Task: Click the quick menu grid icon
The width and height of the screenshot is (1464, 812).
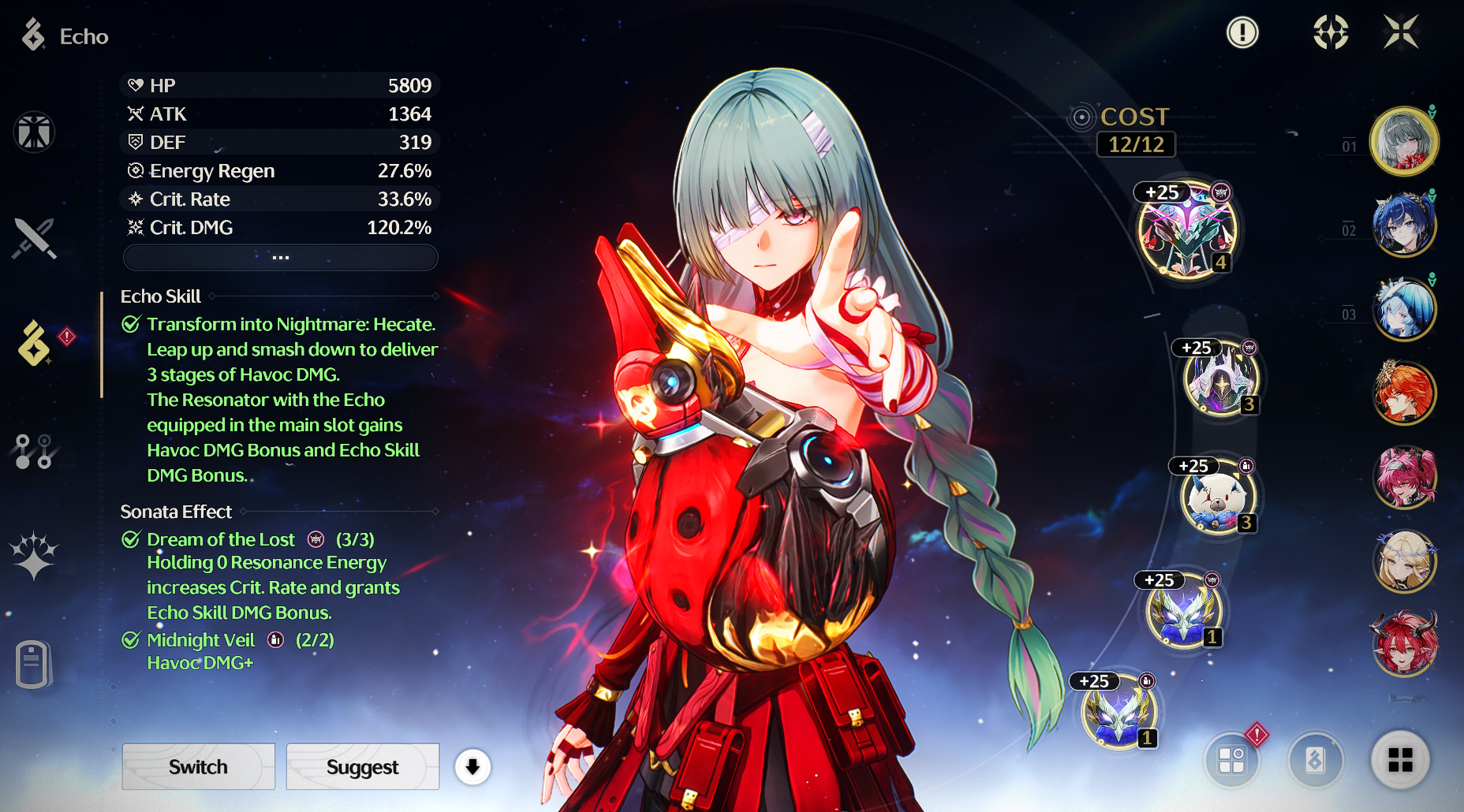Action: coord(1402,761)
